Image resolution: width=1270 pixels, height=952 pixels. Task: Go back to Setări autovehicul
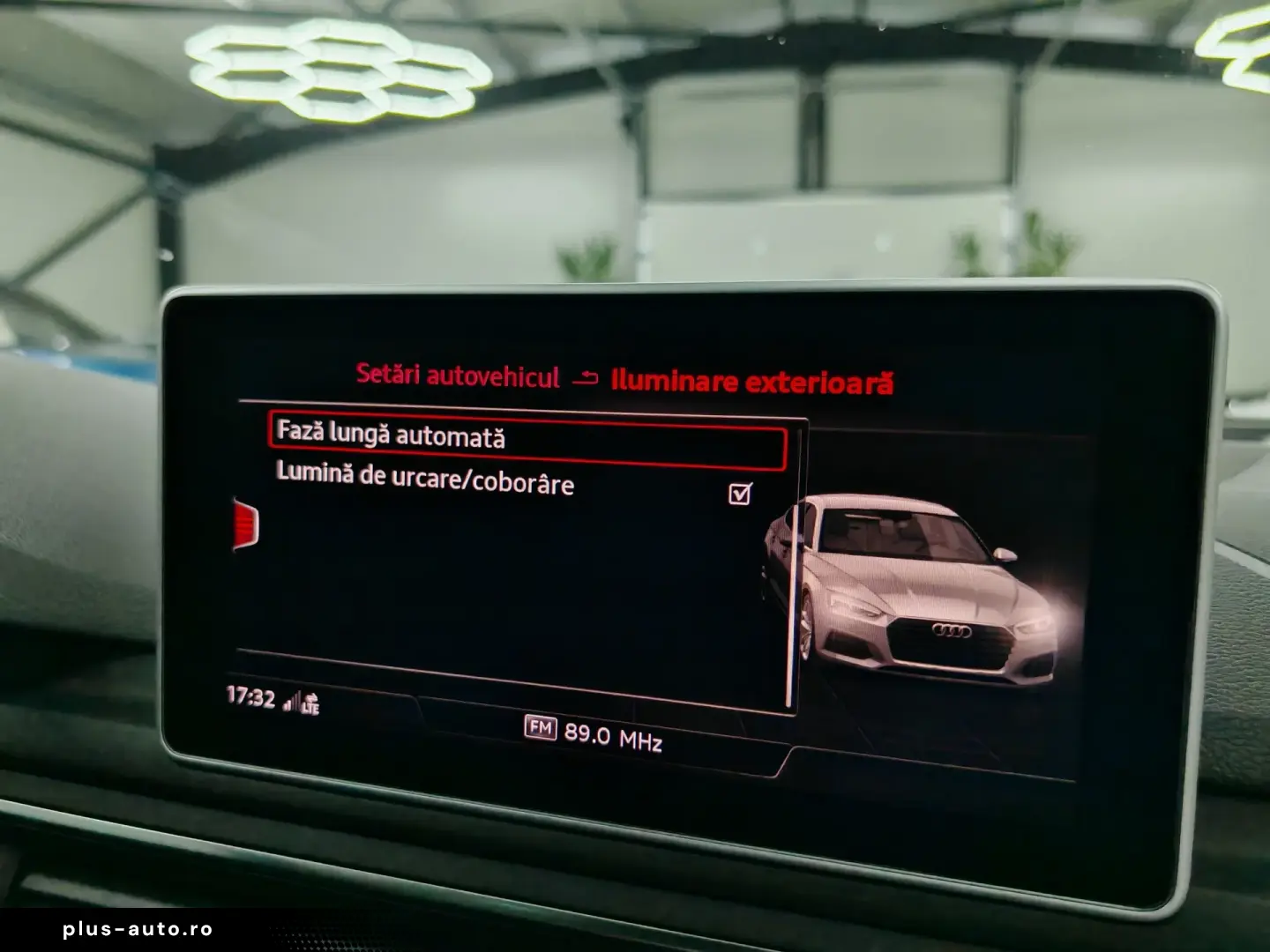(x=458, y=376)
